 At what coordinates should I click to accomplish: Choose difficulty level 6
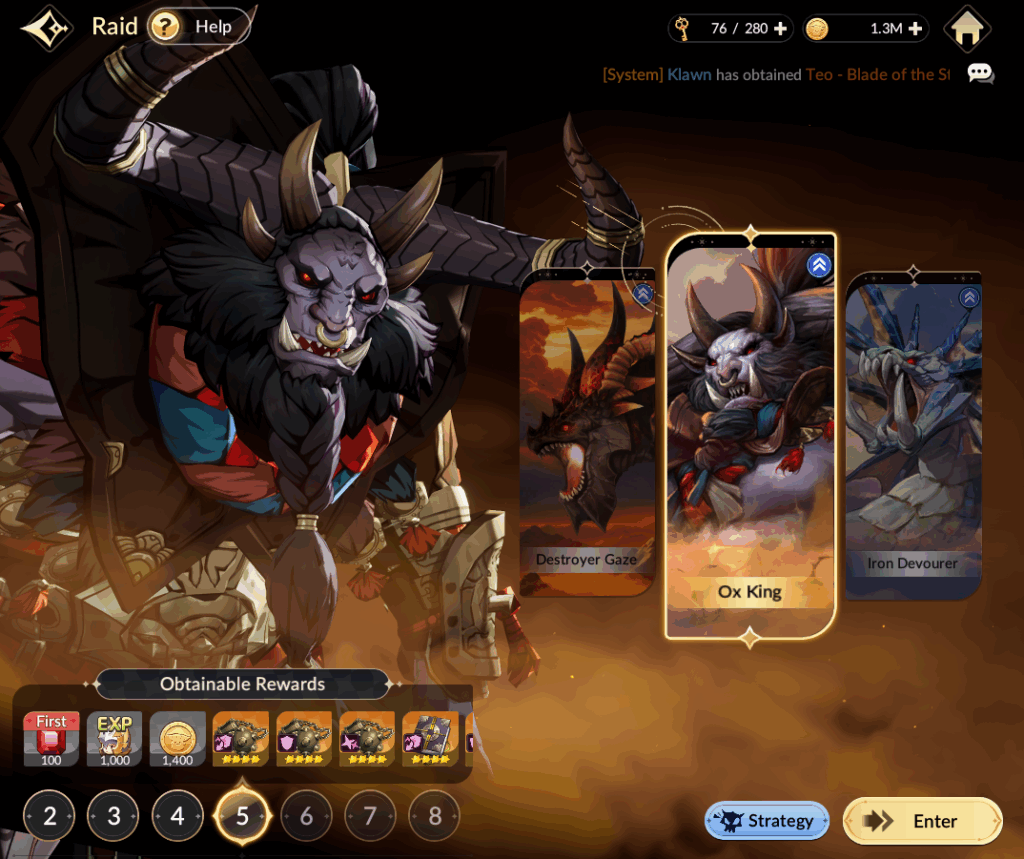click(x=306, y=817)
